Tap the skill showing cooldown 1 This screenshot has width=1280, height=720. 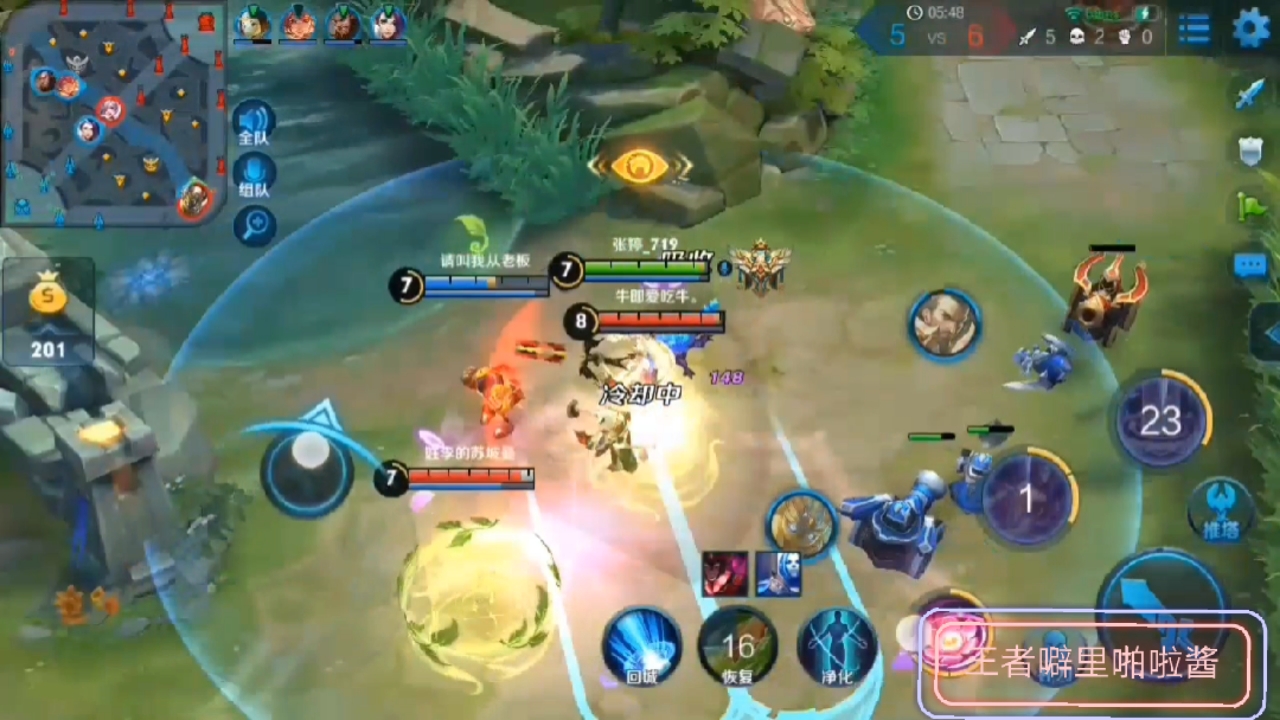pyautogui.click(x=1027, y=499)
